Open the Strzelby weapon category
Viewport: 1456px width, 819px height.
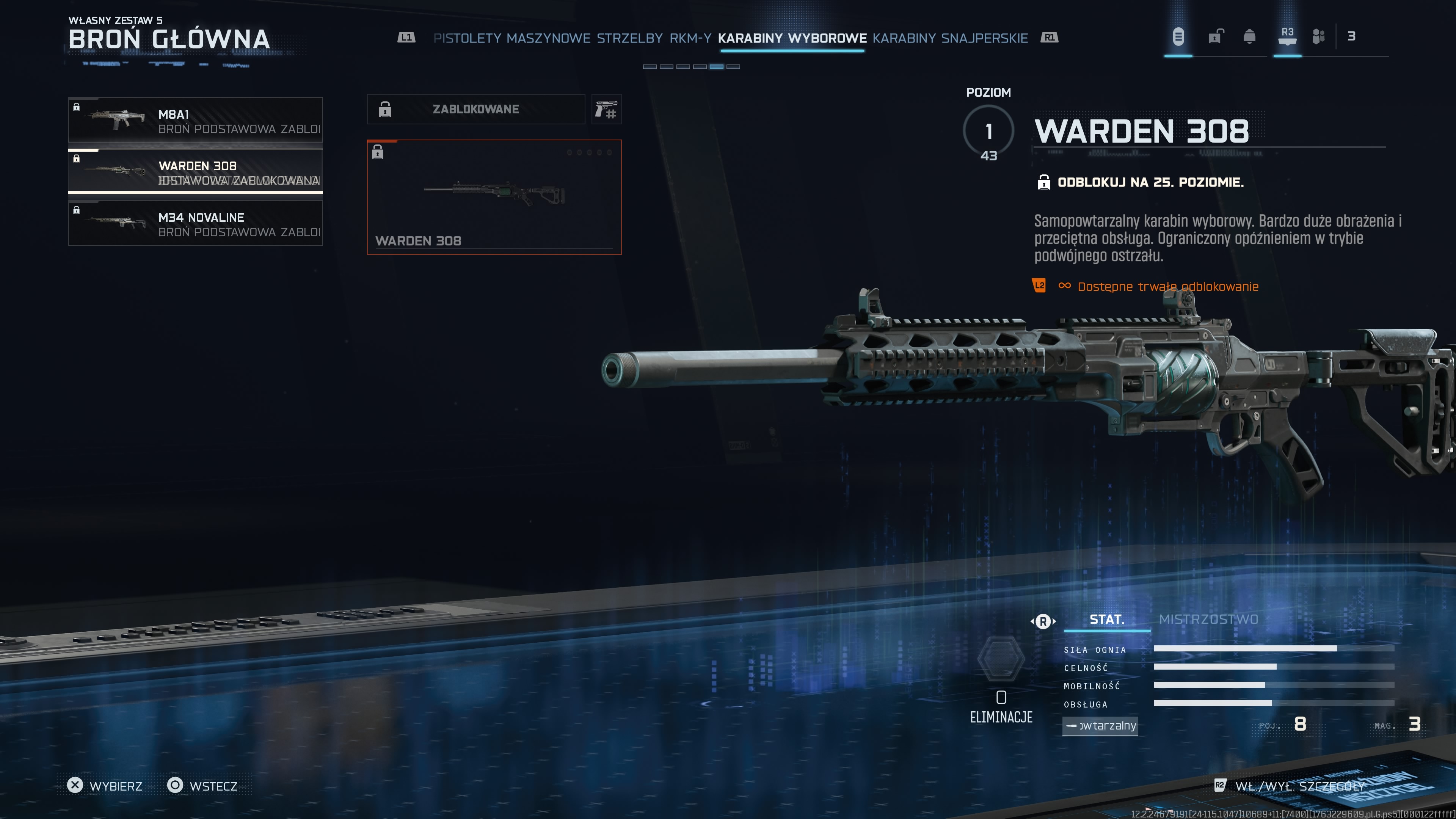[x=630, y=38]
